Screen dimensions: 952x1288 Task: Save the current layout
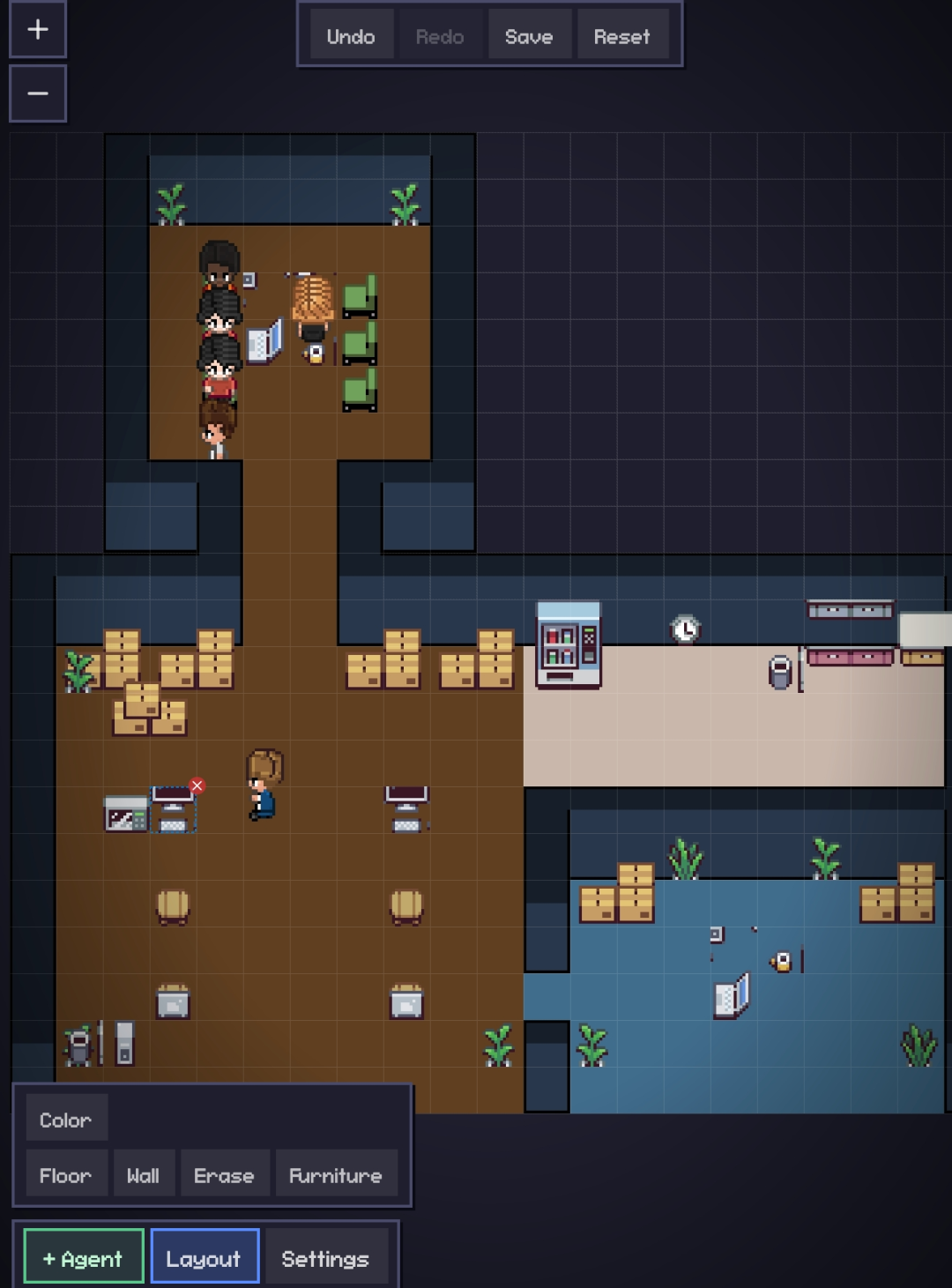pyautogui.click(x=529, y=36)
